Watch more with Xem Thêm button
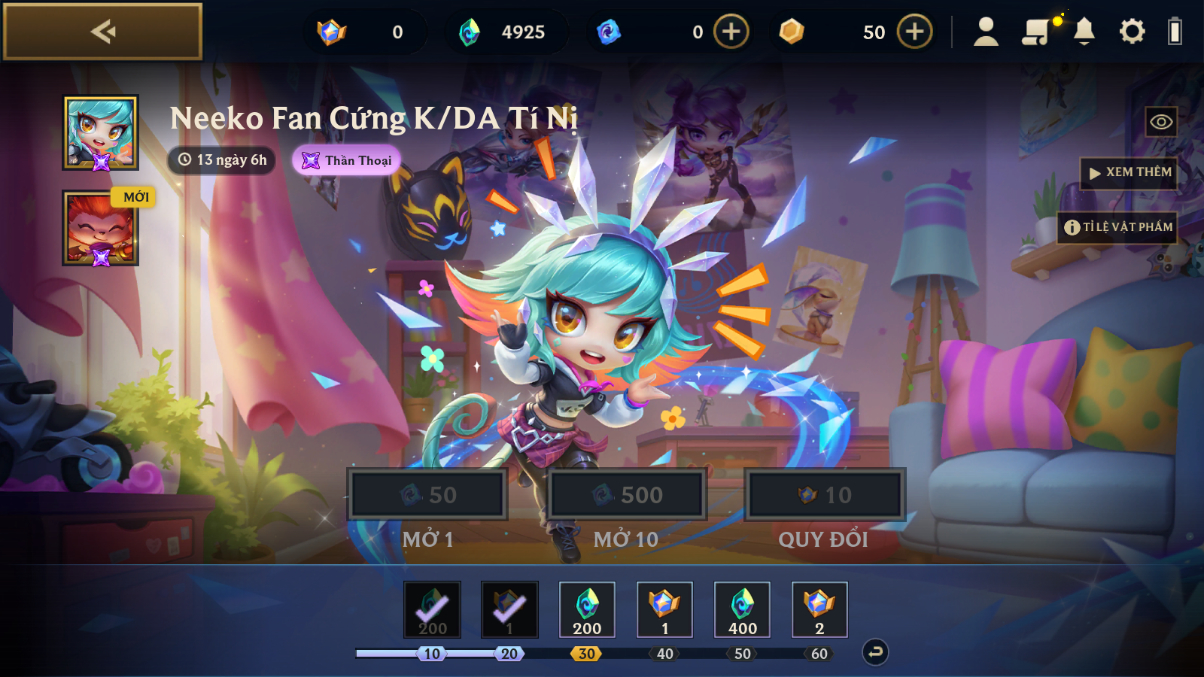The image size is (1204, 677). (1128, 173)
